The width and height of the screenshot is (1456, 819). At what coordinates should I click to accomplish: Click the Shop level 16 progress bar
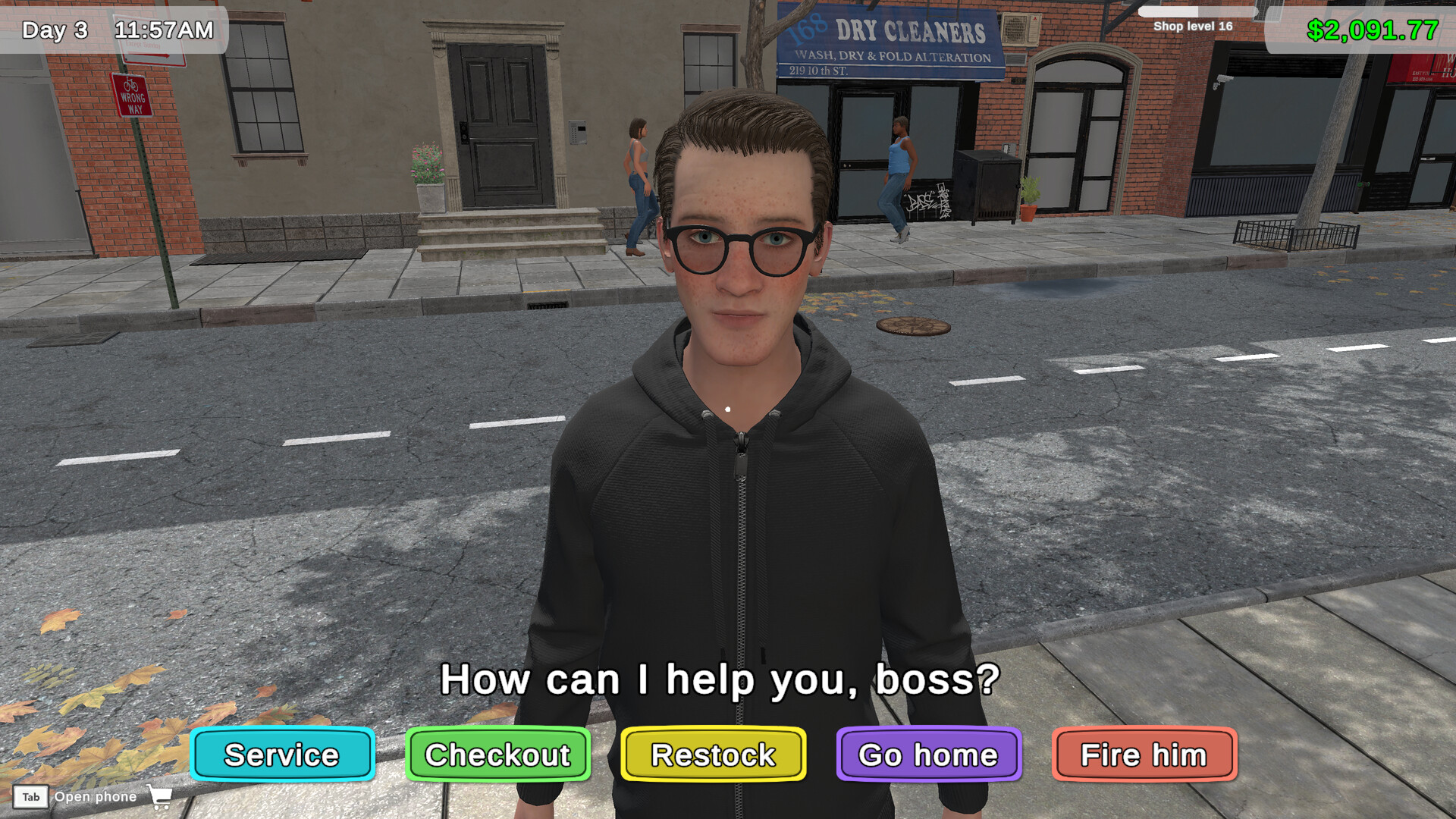[1198, 12]
